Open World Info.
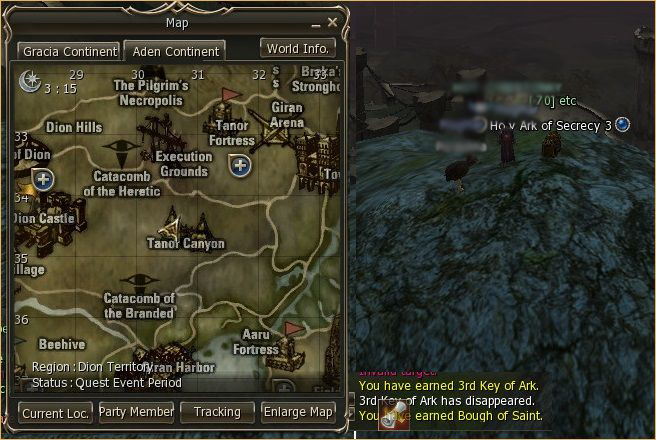The height and width of the screenshot is (440, 656). [297, 48]
